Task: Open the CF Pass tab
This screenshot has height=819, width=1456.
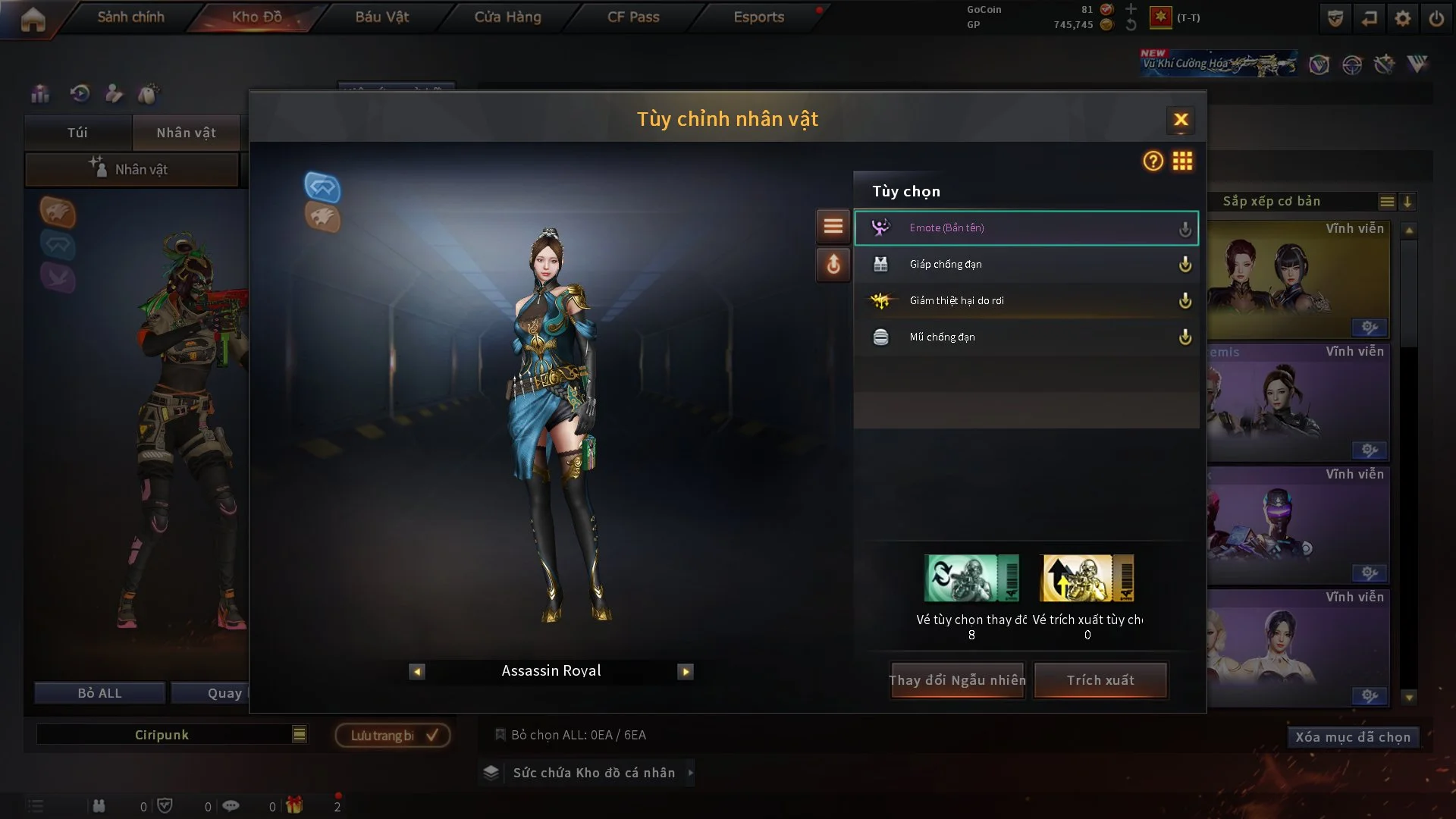Action: coord(633,17)
